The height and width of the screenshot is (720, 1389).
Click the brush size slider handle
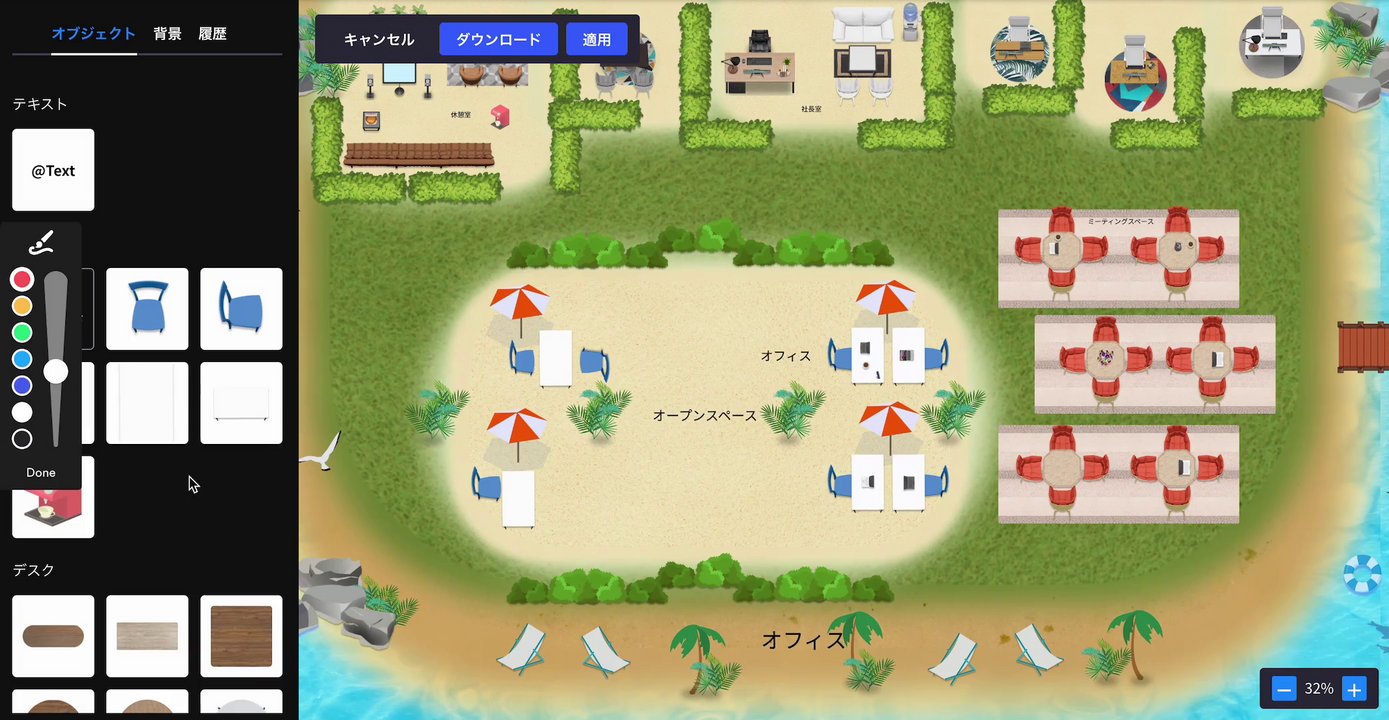(56, 372)
